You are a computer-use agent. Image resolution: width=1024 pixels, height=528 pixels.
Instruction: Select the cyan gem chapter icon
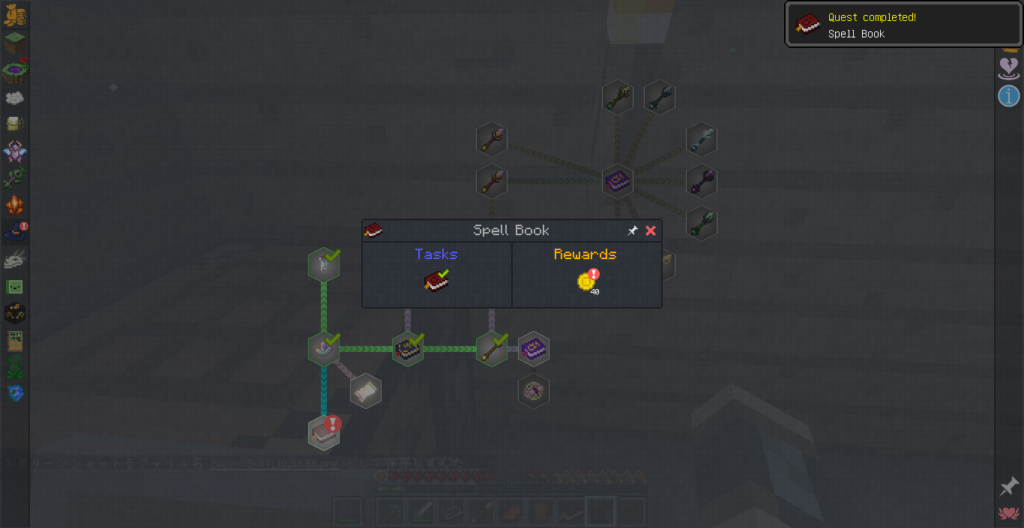point(15,393)
